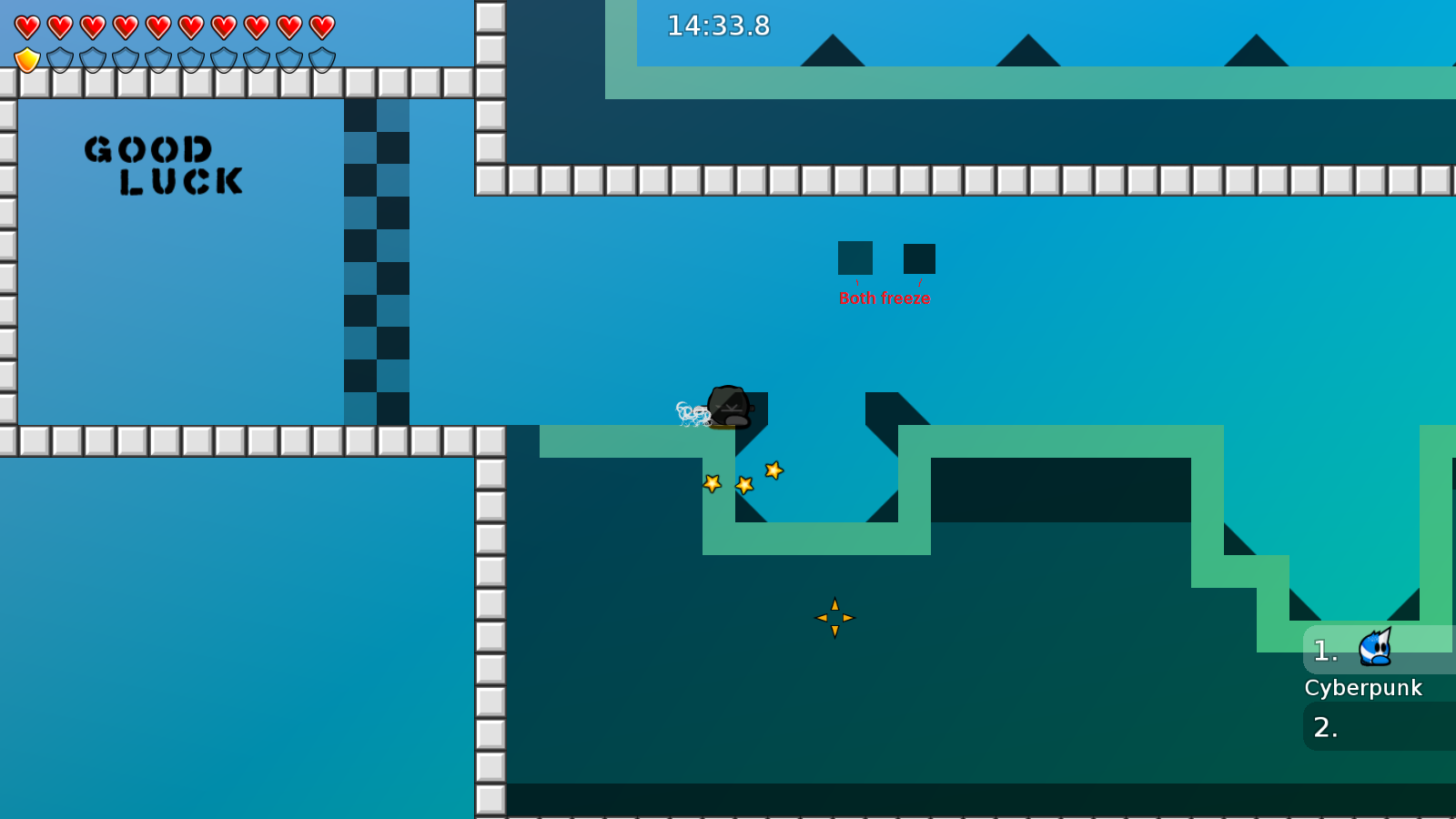Select the orange spinner pickup below the platform
1456x819 pixels.
(x=834, y=616)
